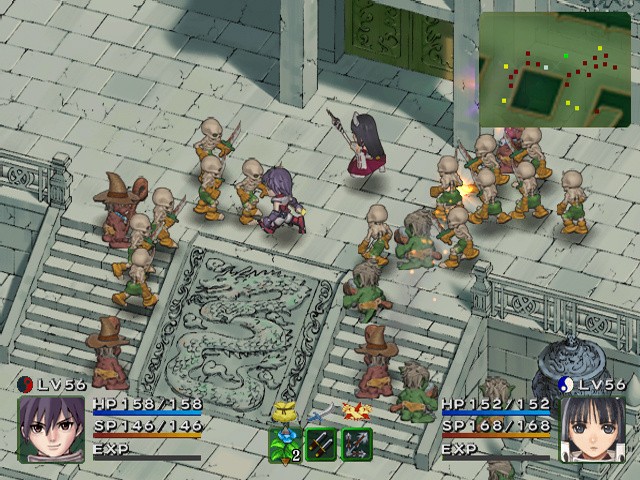Viewport: 640px width, 480px height.
Task: Click the minimap showing unit dots
Action: pyautogui.click(x=555, y=70)
